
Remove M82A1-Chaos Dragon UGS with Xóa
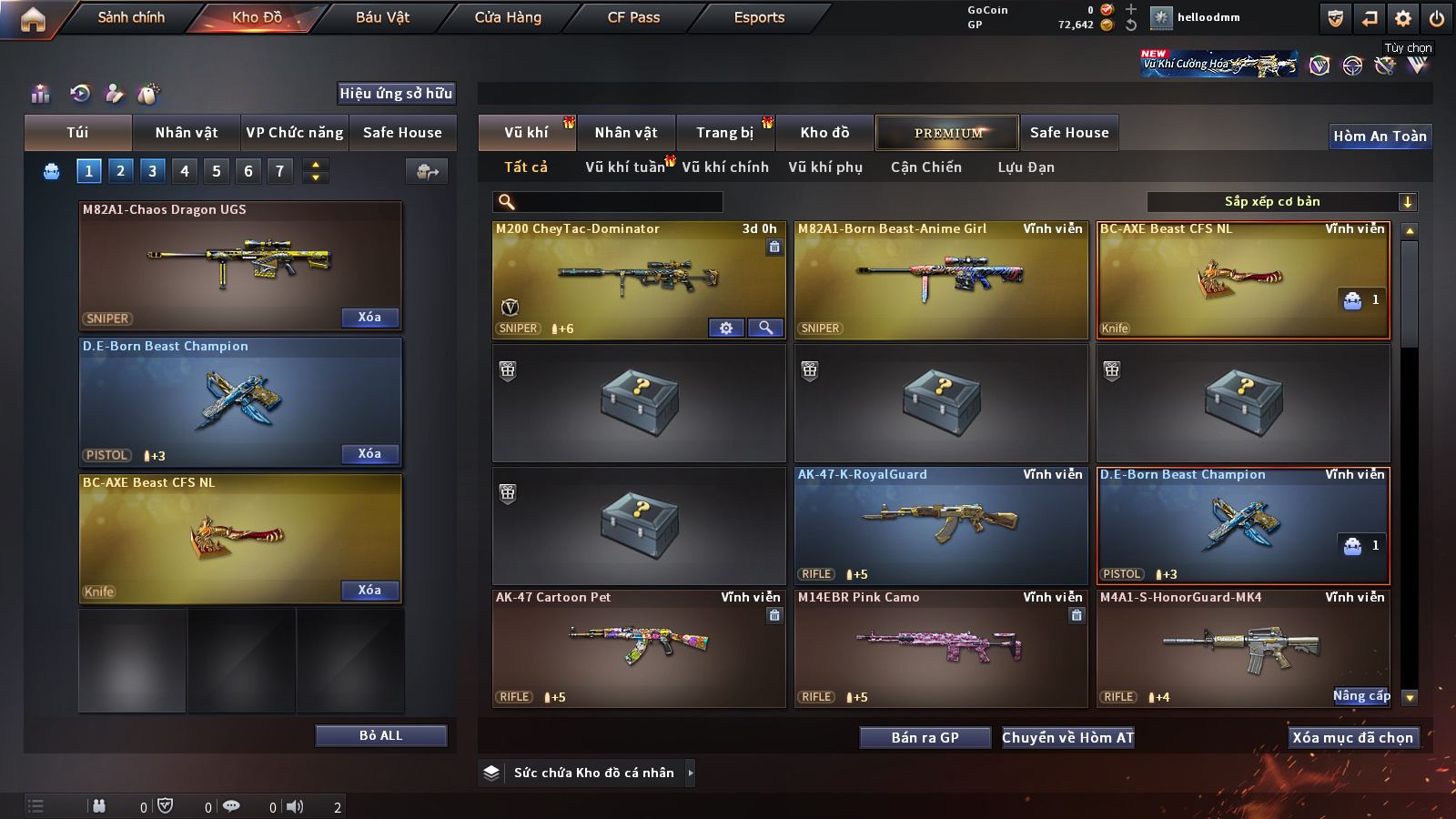(x=369, y=317)
